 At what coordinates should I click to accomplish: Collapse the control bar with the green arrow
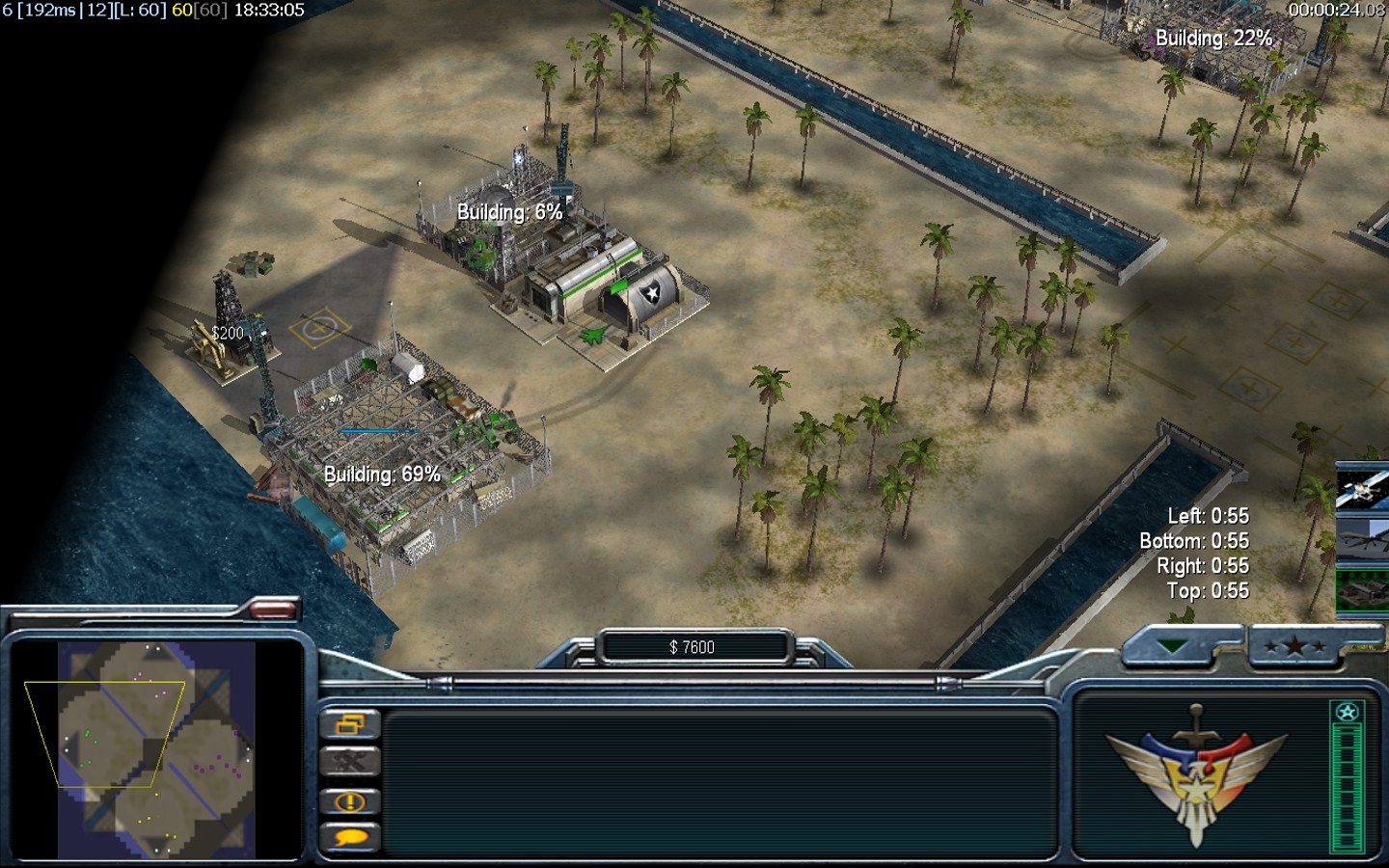tap(1173, 646)
